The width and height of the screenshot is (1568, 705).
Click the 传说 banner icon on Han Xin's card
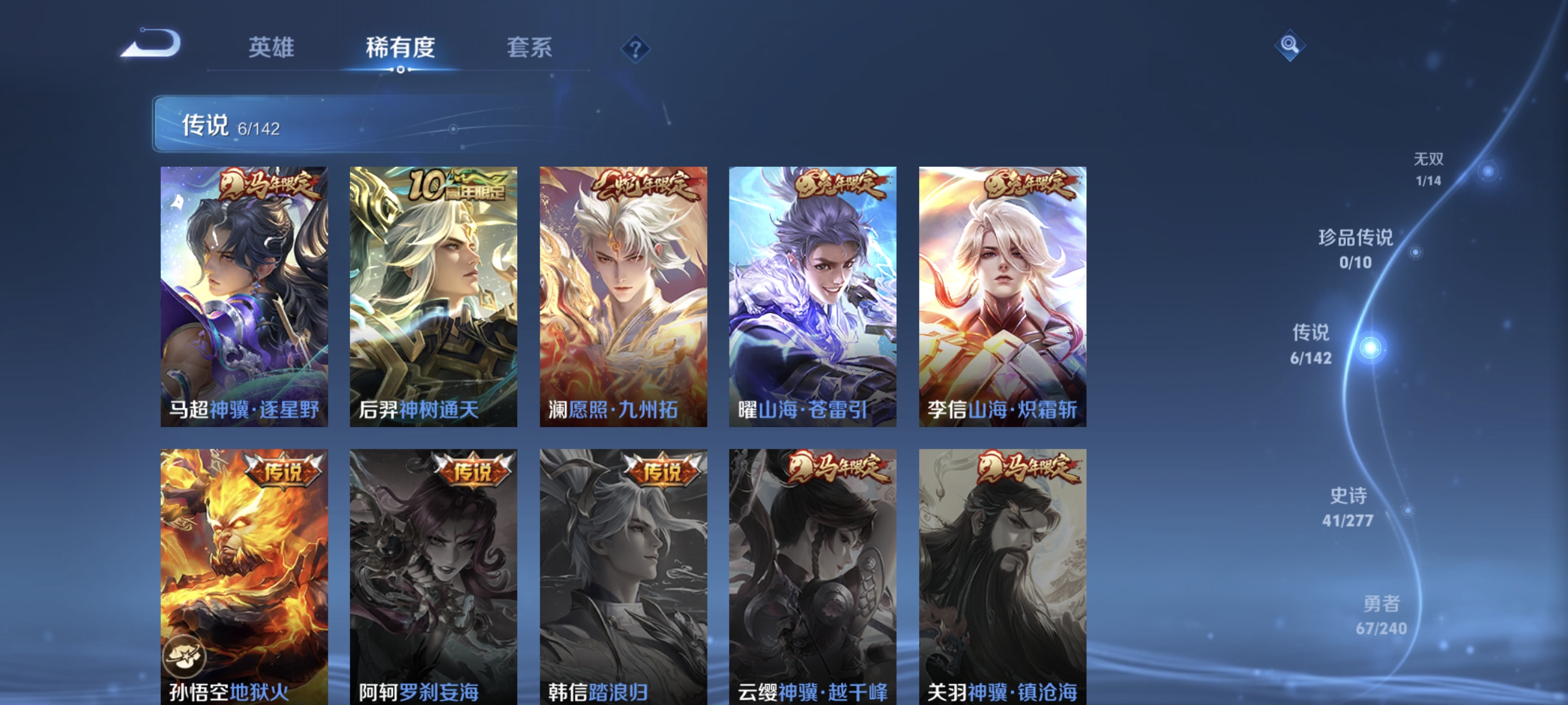click(x=660, y=469)
